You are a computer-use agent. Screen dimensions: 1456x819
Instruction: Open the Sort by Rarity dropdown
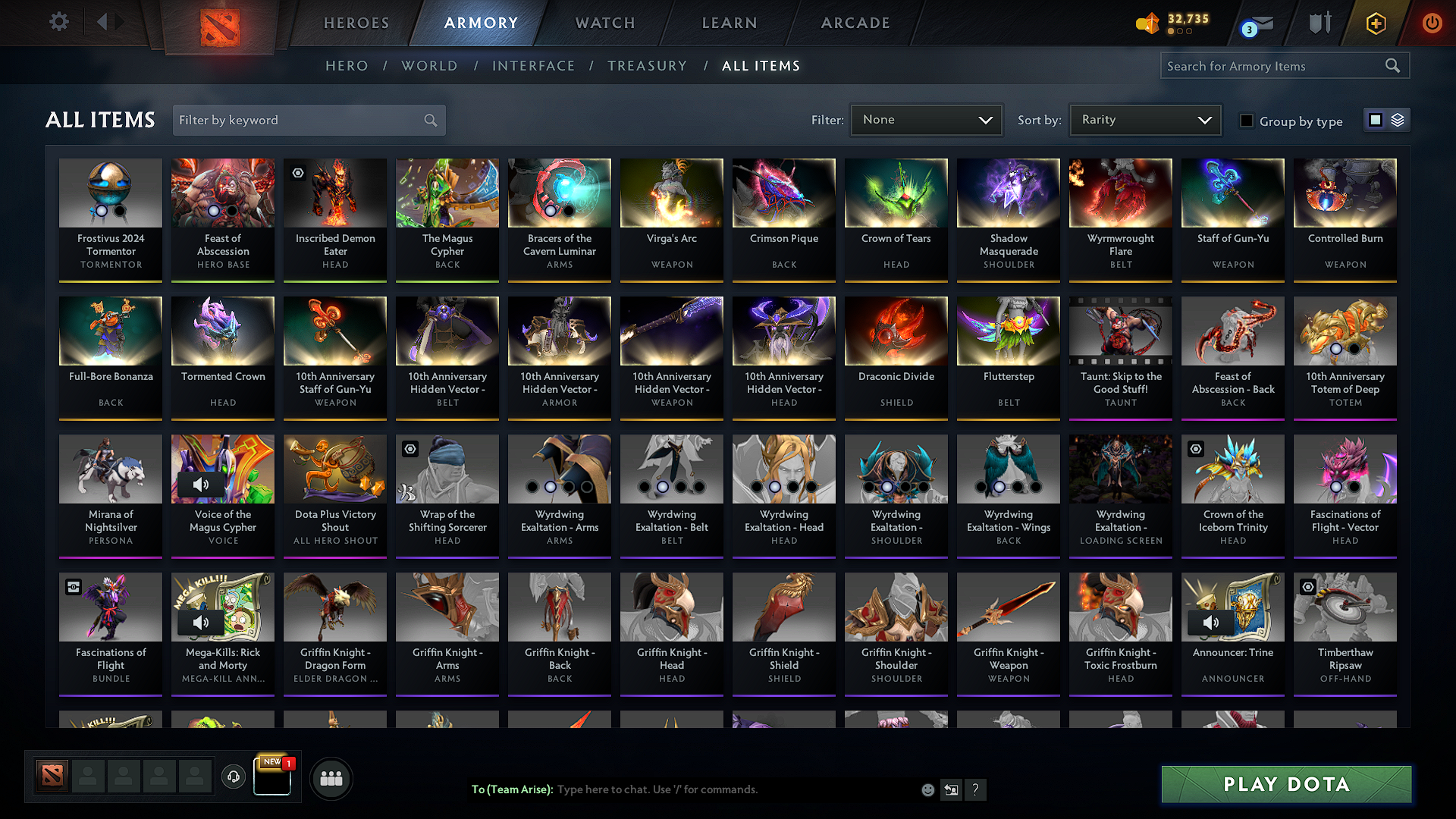tap(1144, 119)
